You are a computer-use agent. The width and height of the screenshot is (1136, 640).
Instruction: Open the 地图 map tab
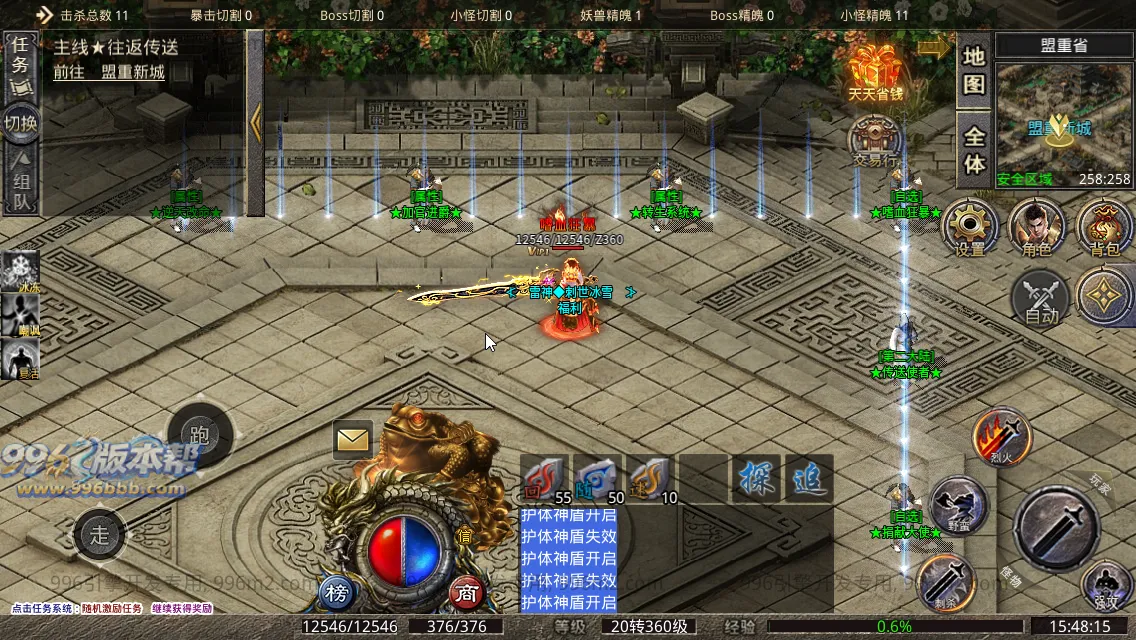[x=974, y=70]
